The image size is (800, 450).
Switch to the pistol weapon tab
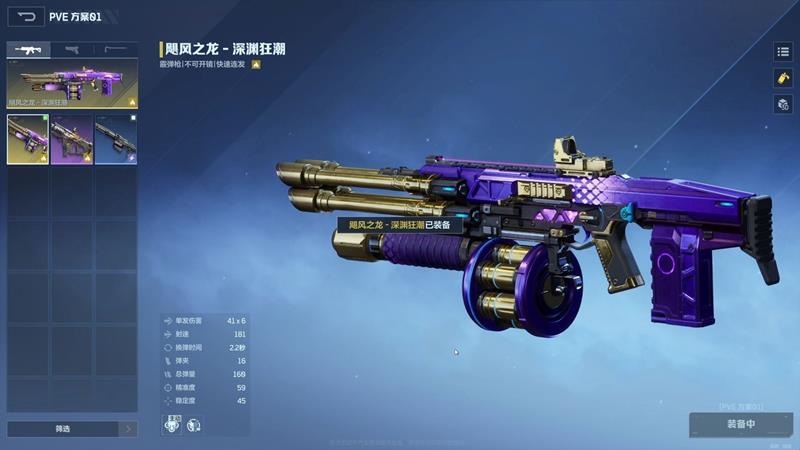[72, 49]
